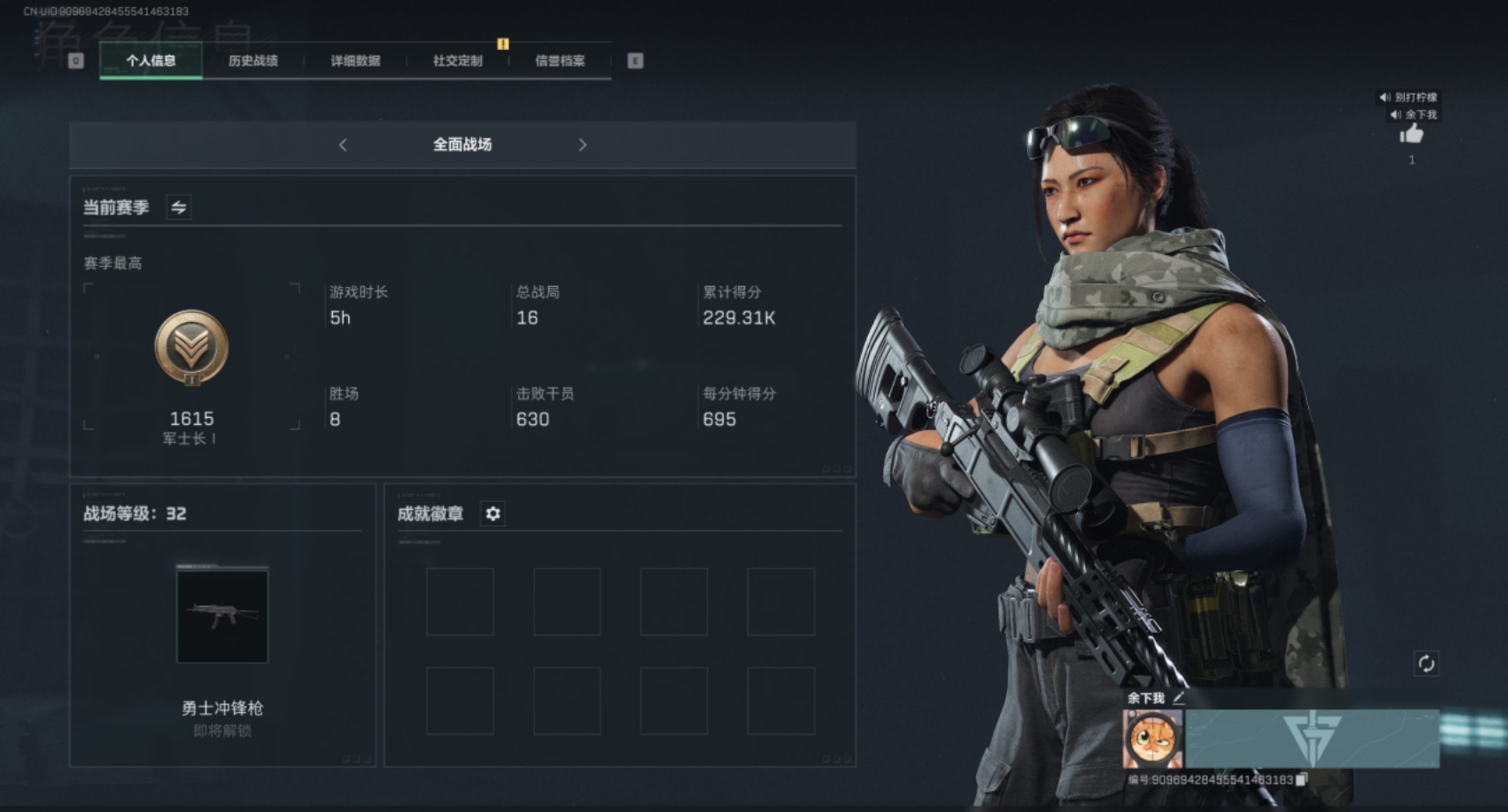The height and width of the screenshot is (812, 1508).
Task: Show the 信誉档案 tab
Action: pyautogui.click(x=560, y=61)
